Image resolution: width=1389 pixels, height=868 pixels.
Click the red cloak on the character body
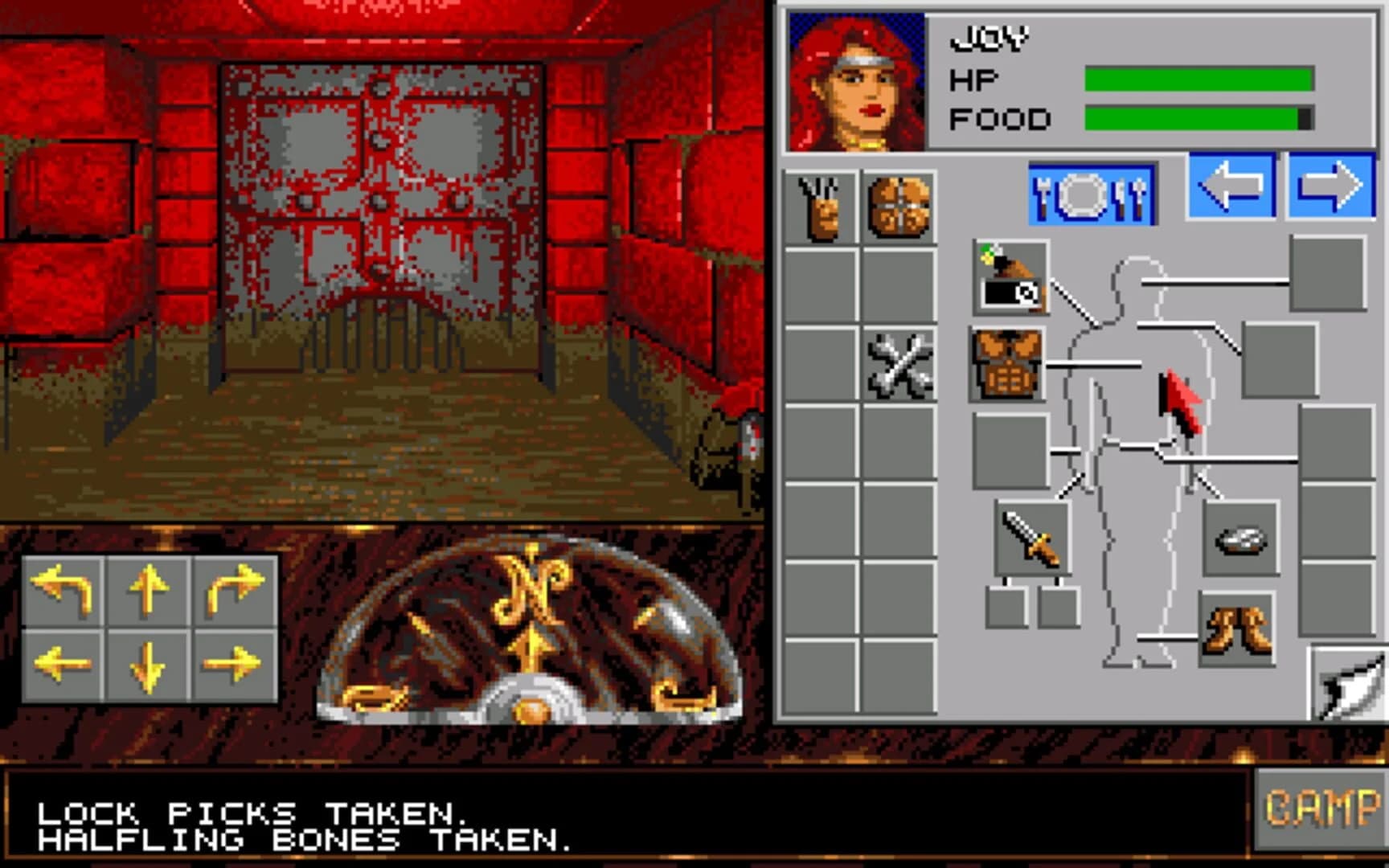pos(1180,402)
